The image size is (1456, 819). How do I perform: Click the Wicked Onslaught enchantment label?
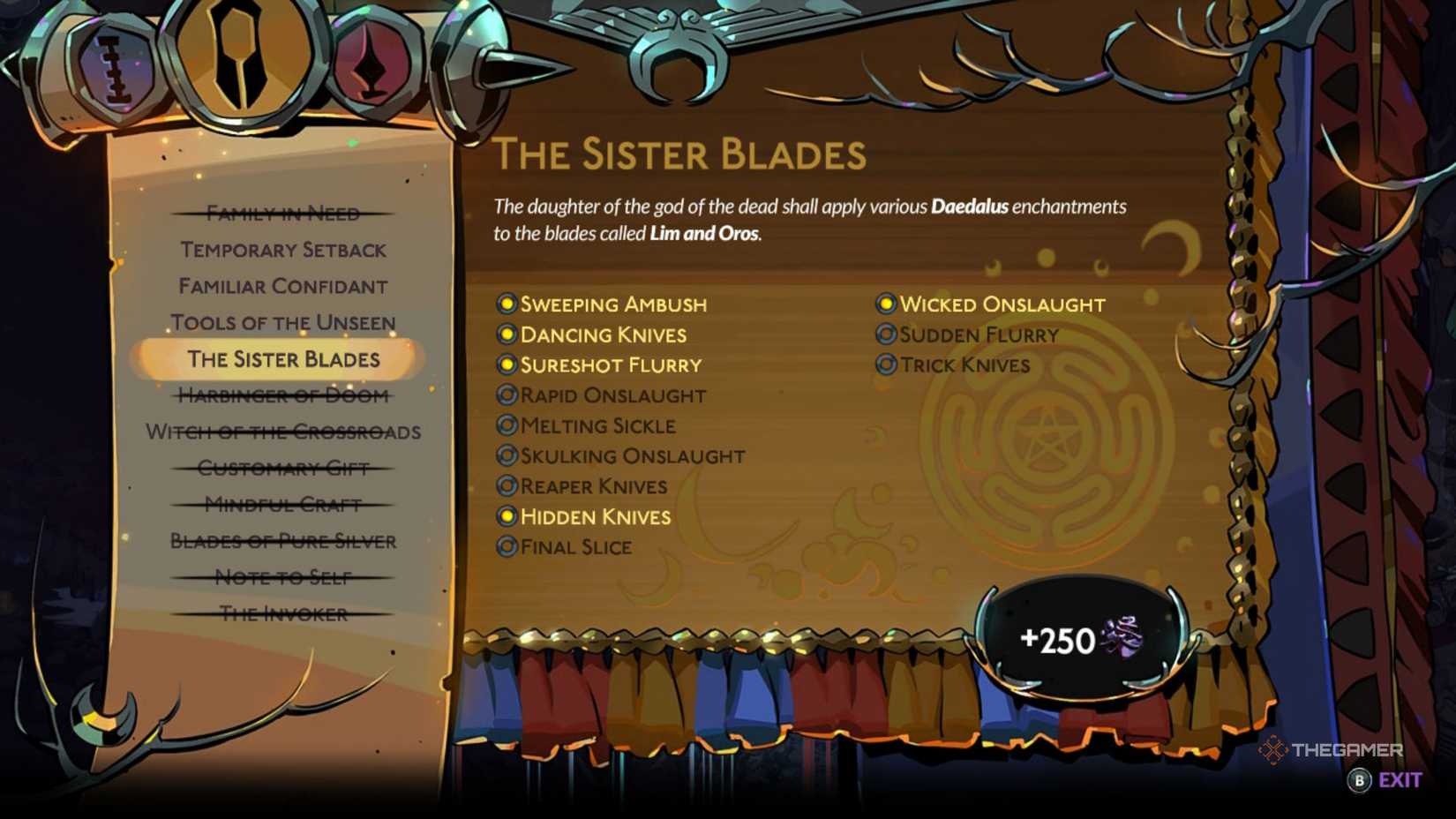click(x=1001, y=304)
